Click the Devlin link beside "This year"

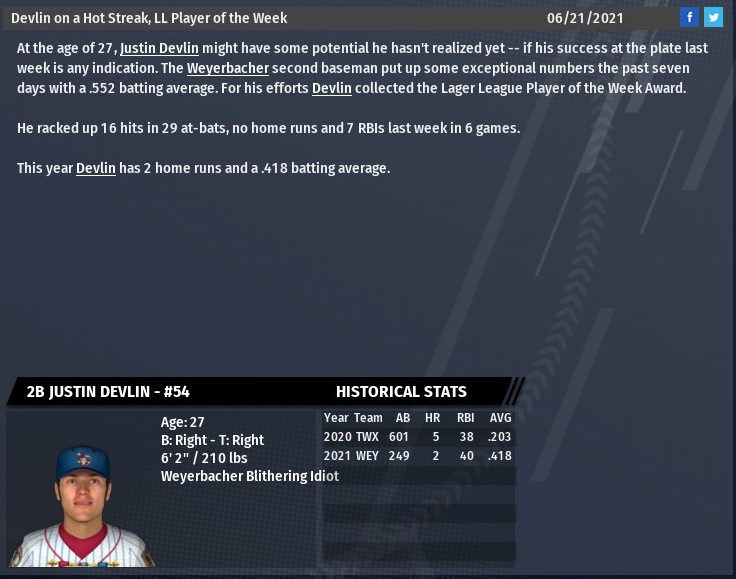(96, 169)
